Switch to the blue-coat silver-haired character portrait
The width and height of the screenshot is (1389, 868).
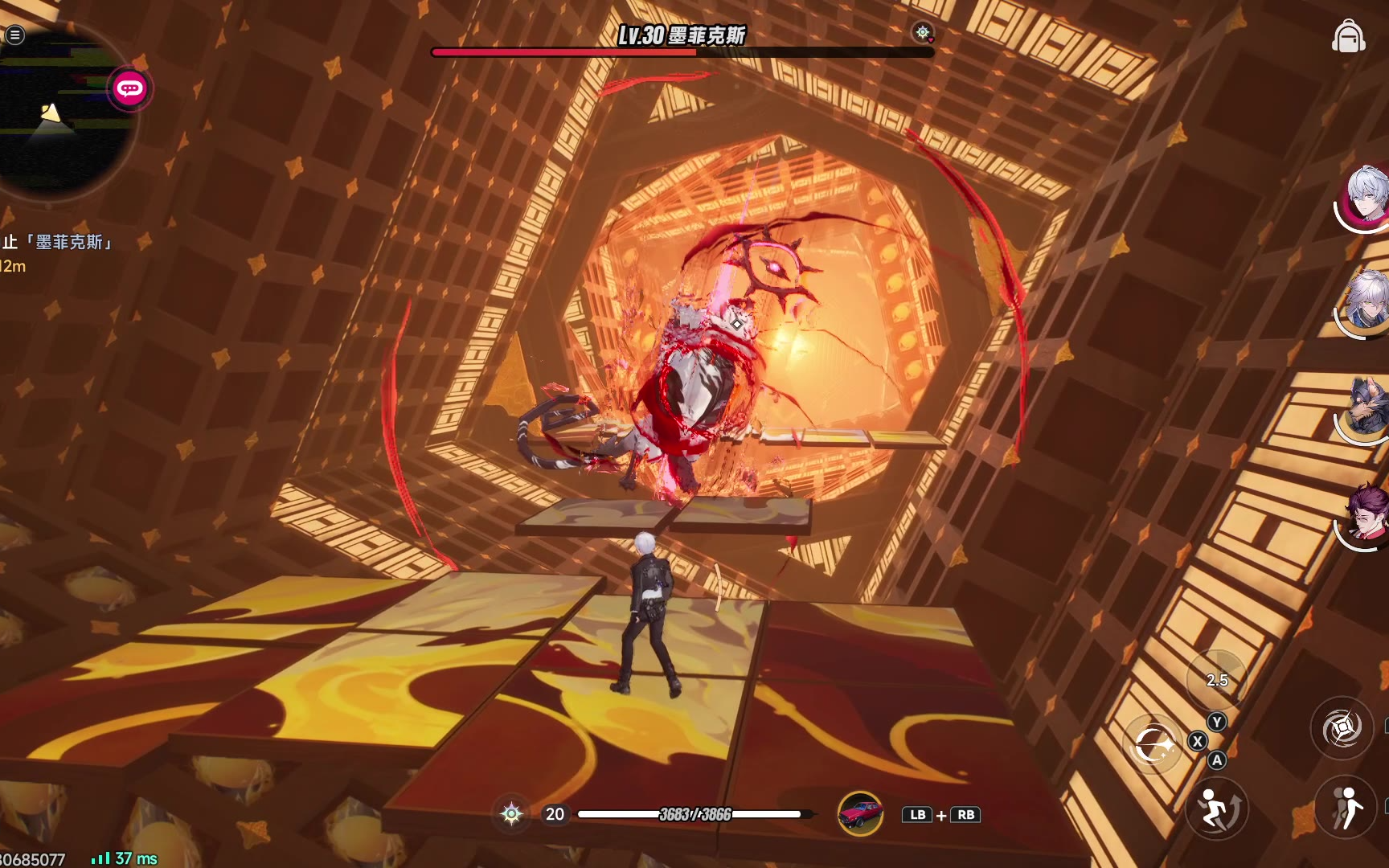(1366, 303)
